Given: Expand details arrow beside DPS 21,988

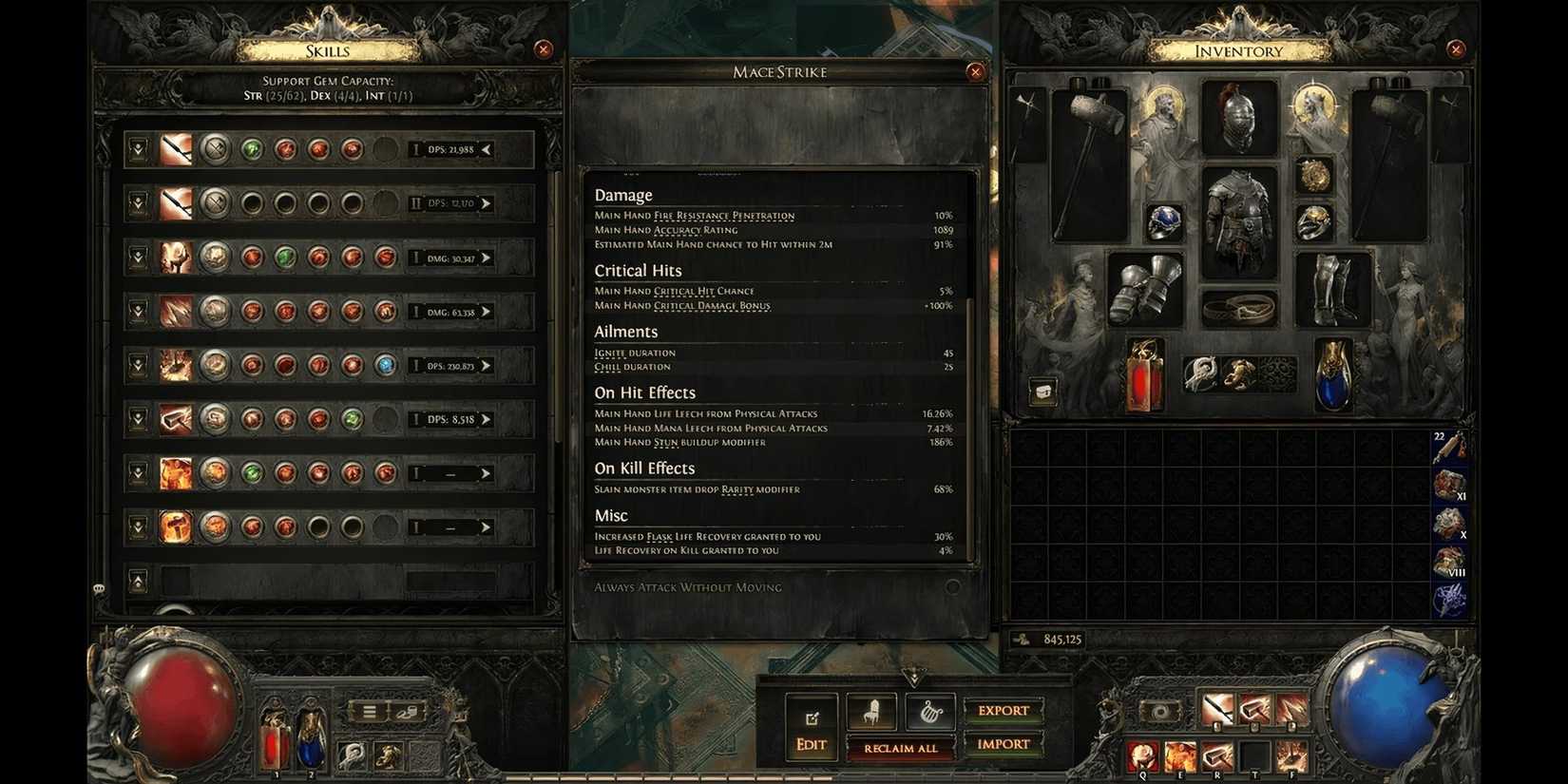Looking at the screenshot, I should pyautogui.click(x=486, y=149).
